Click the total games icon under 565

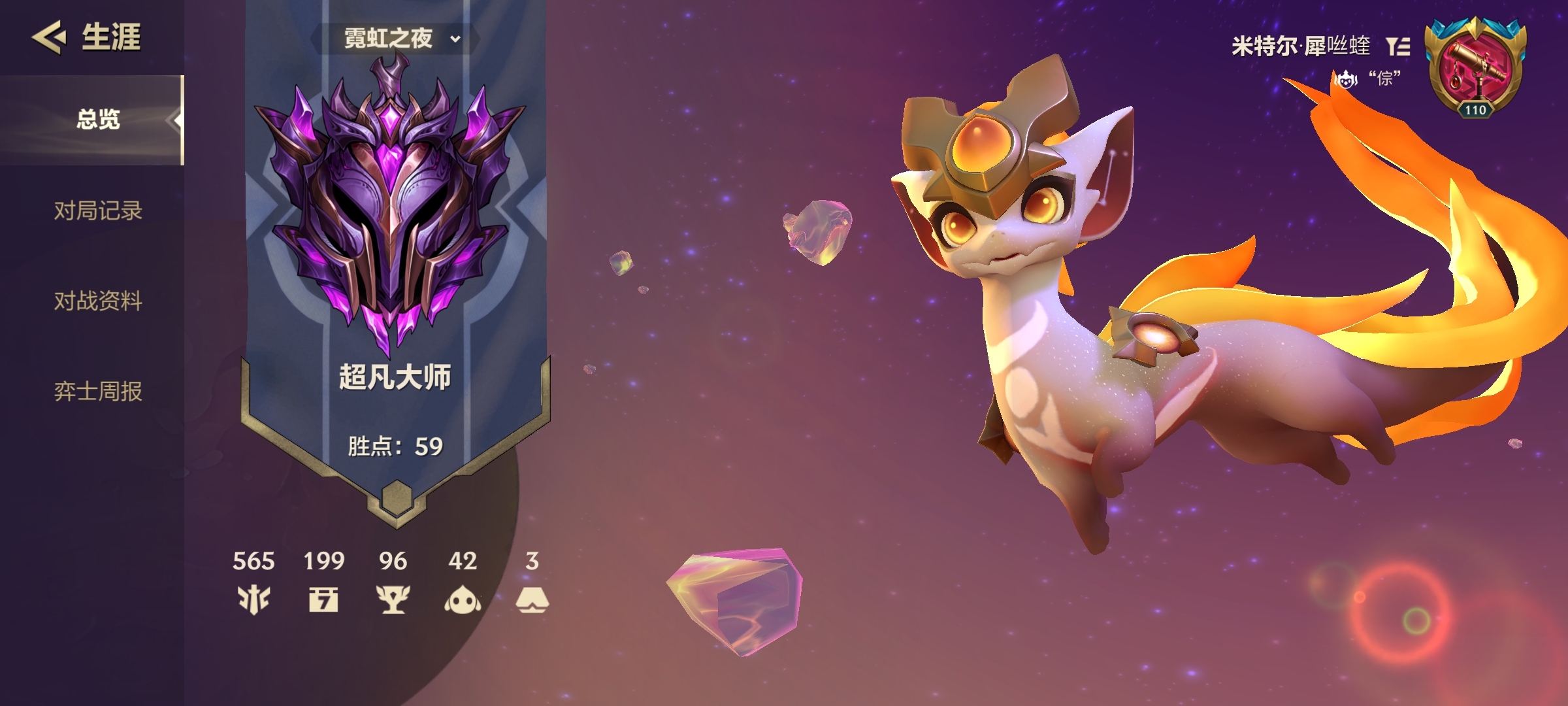(253, 599)
